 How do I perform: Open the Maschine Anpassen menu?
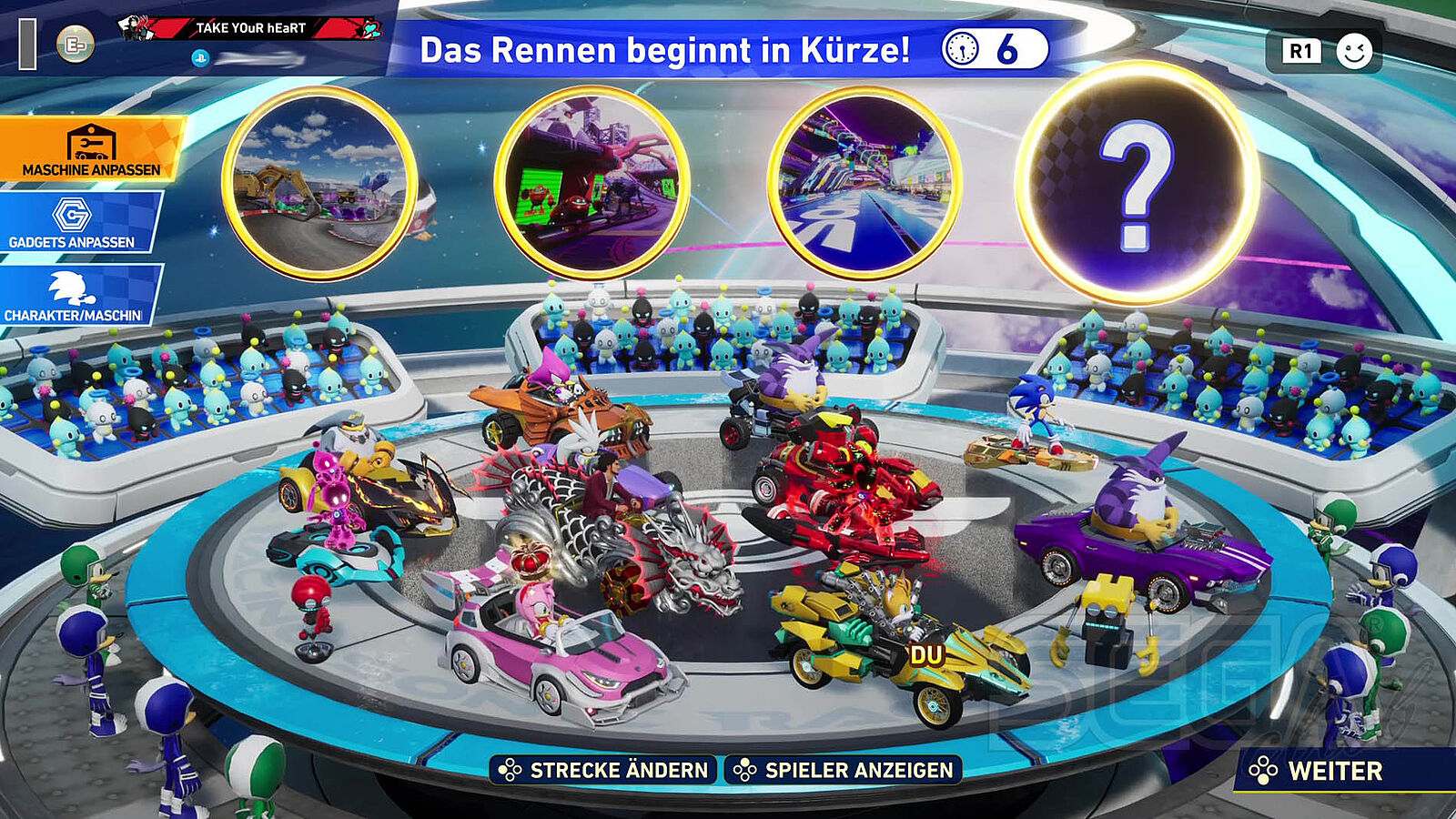point(91,148)
